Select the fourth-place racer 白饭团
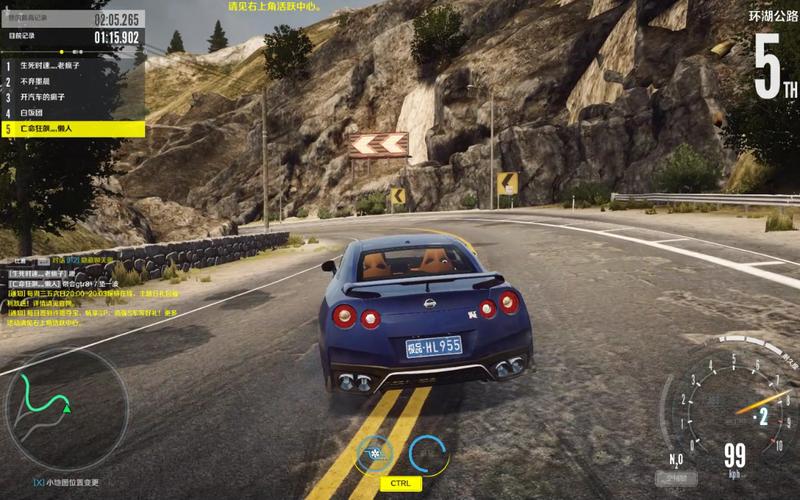Viewport: 800px width, 500px height. tap(73, 113)
